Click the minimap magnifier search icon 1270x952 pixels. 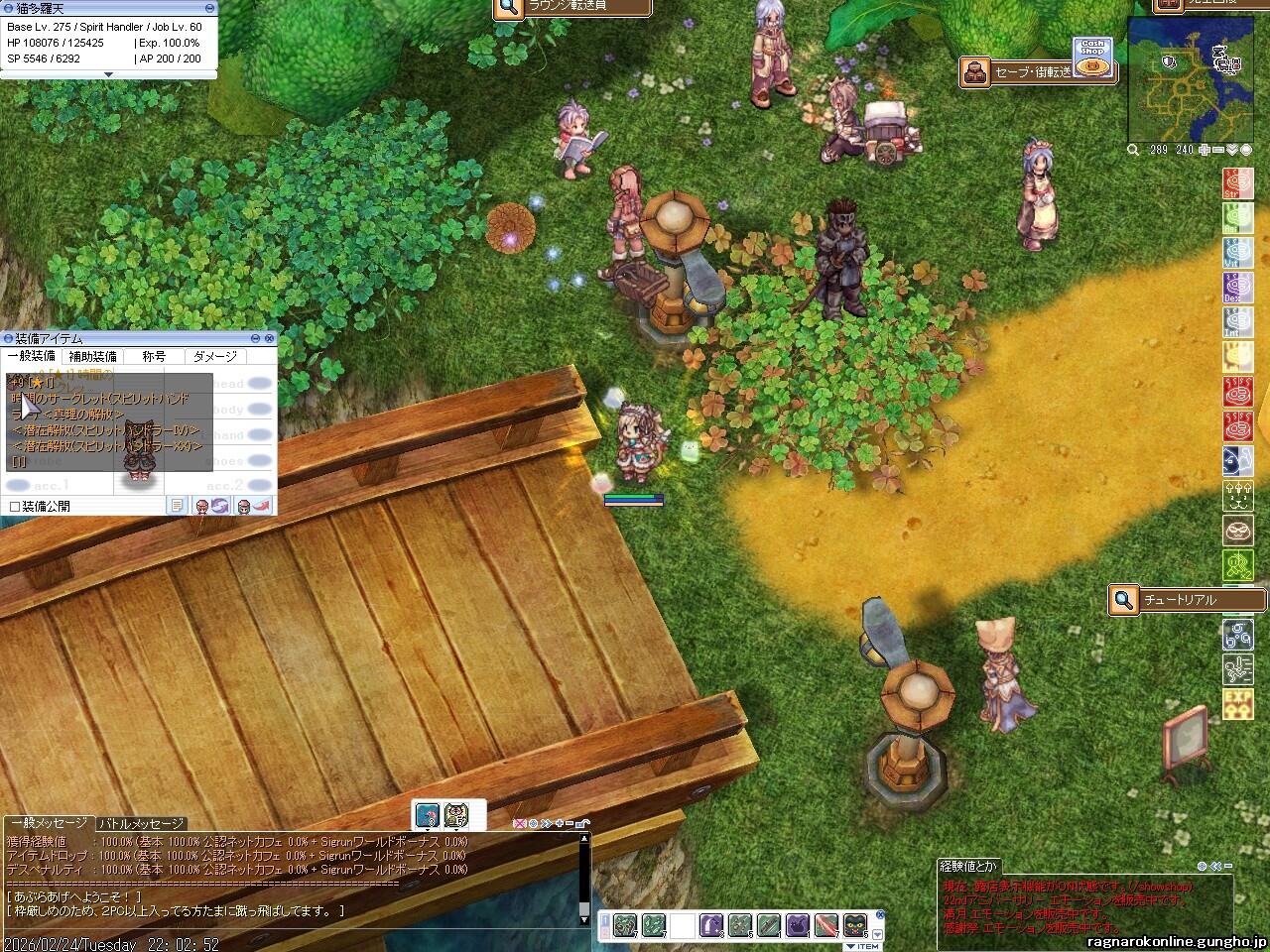pos(1133,150)
